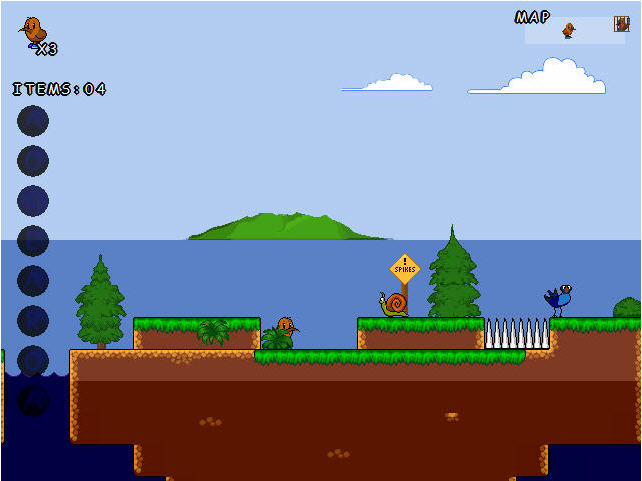Image resolution: width=642 pixels, height=481 pixels.
Task: Click the kiwi lives icon
Action: pyautogui.click(x=33, y=31)
